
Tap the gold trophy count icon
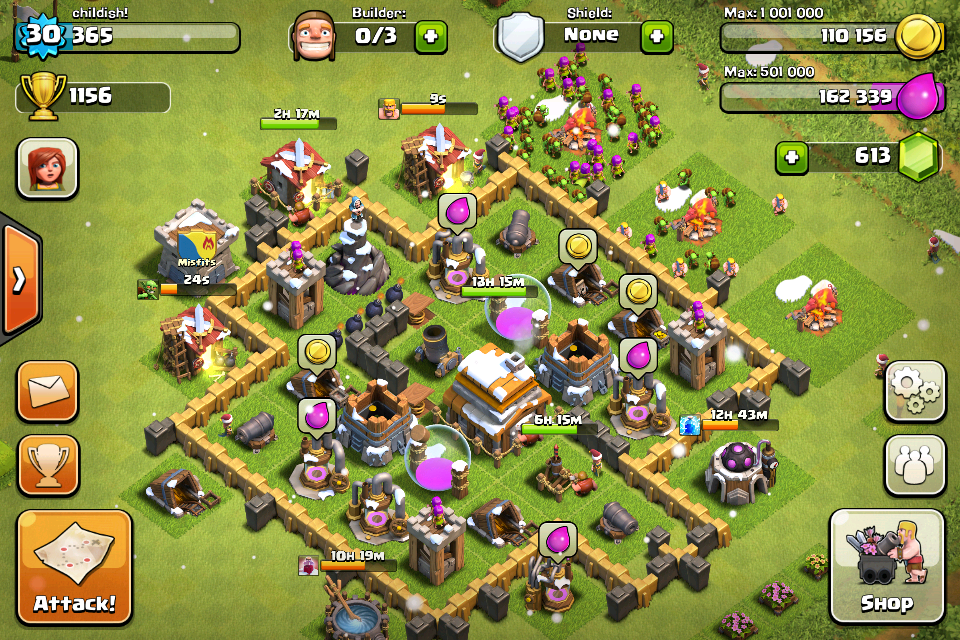point(42,96)
